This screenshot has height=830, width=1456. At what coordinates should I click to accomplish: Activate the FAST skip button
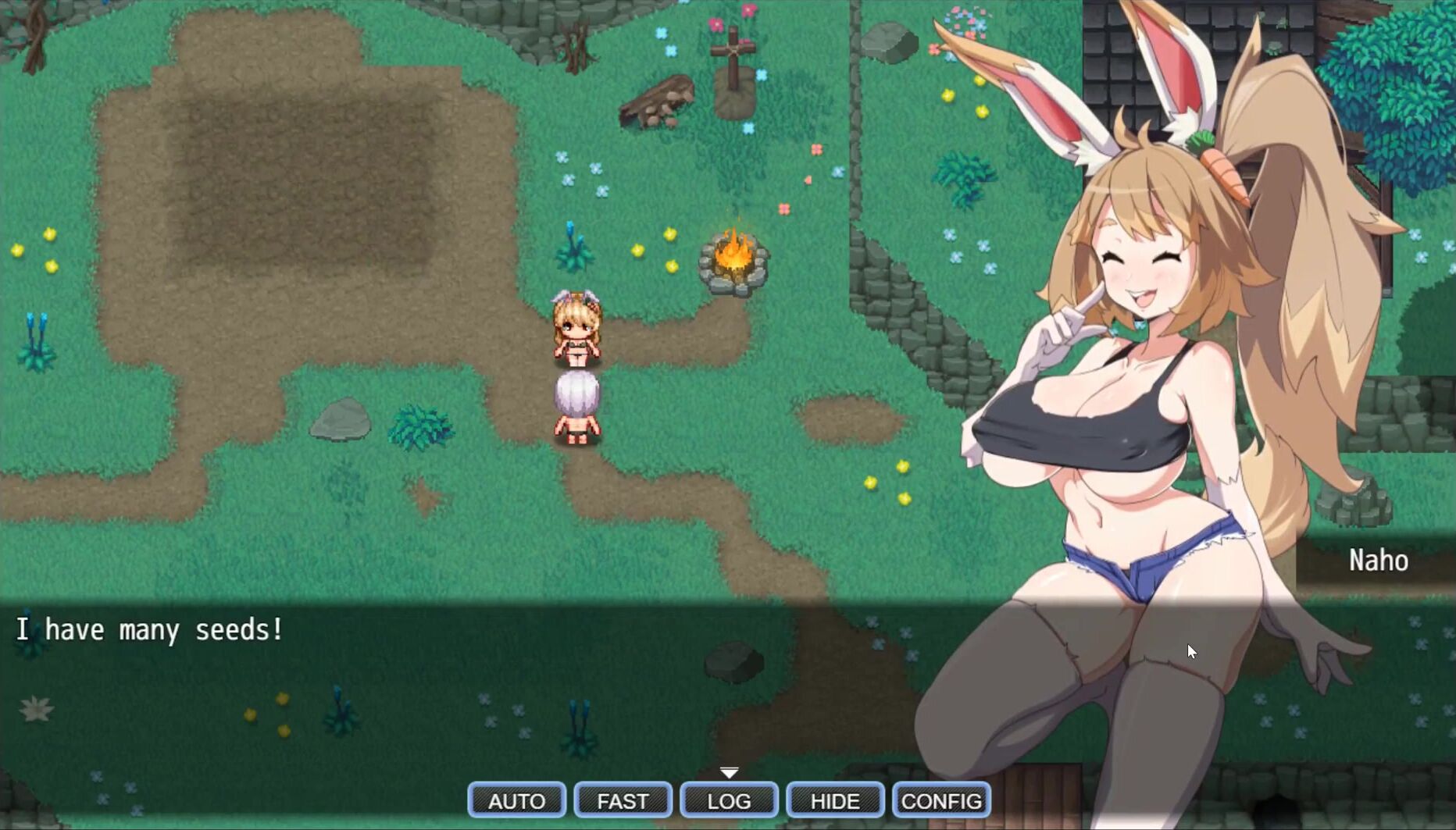point(623,800)
